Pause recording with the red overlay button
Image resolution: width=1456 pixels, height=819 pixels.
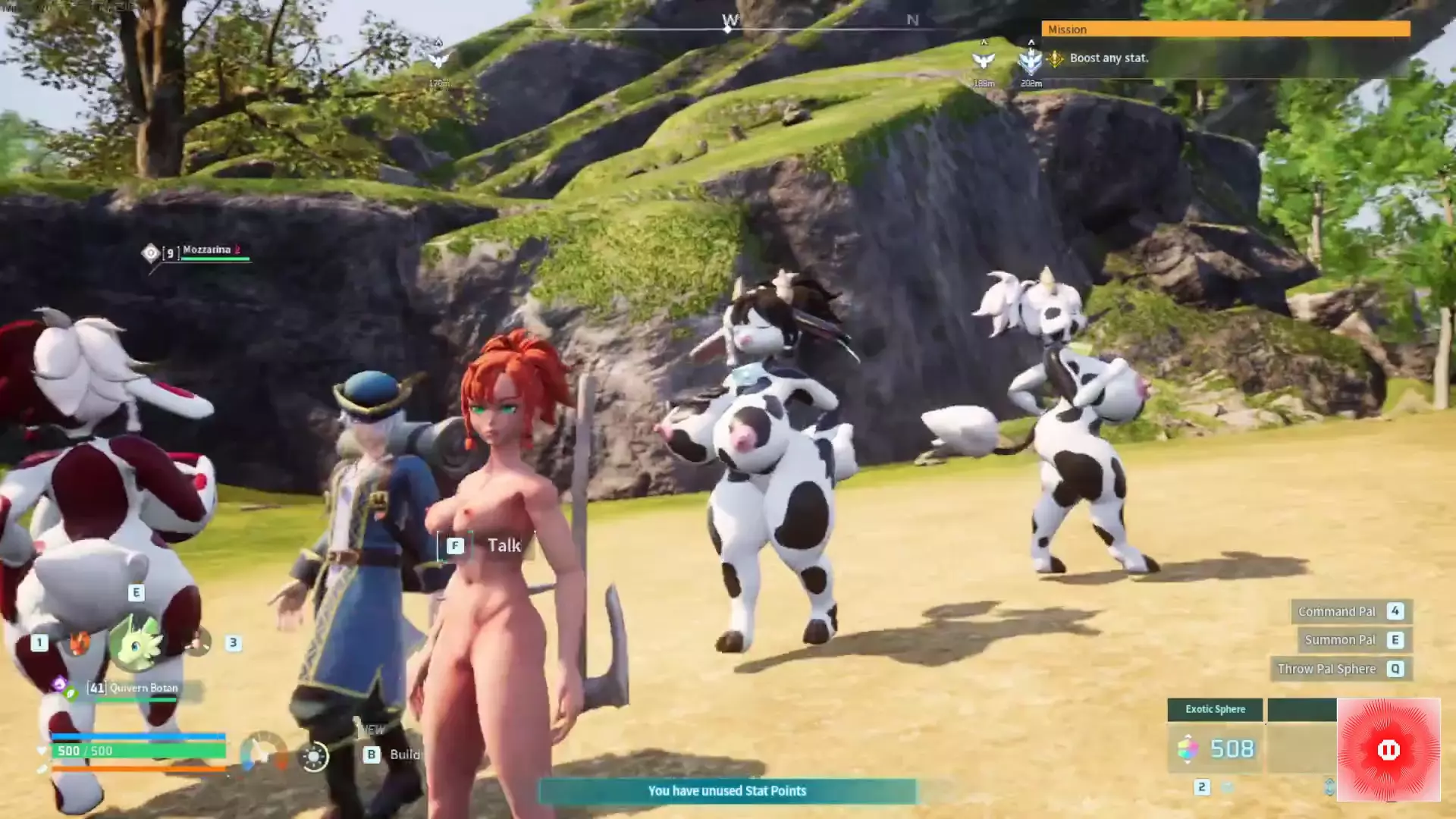1388,750
